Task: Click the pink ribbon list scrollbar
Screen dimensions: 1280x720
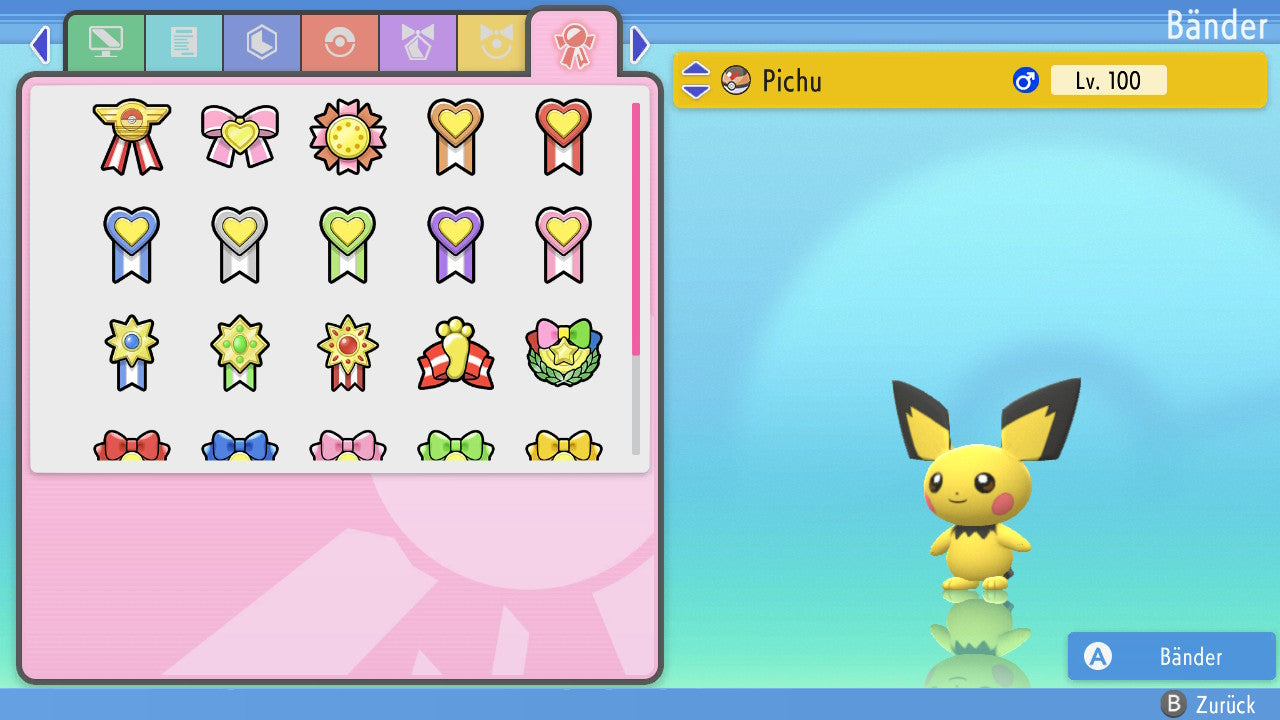Action: pos(635,228)
